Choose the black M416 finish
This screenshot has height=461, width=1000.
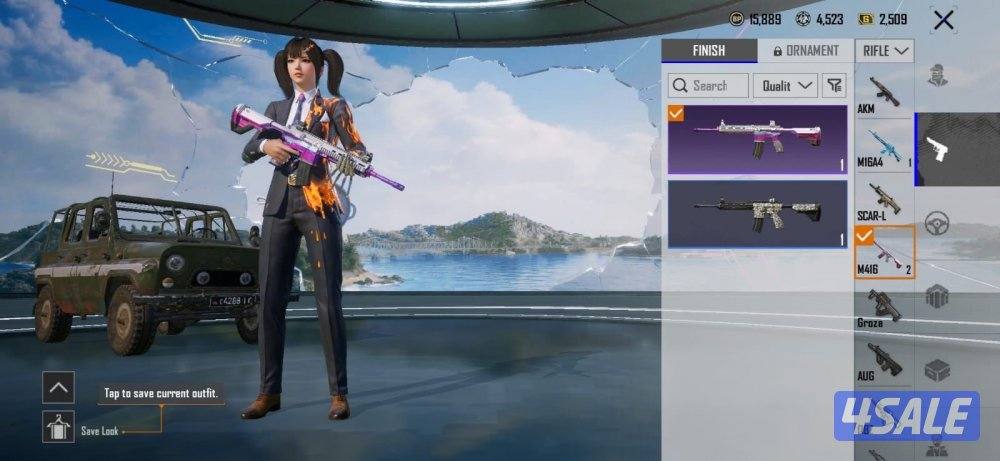(x=757, y=213)
